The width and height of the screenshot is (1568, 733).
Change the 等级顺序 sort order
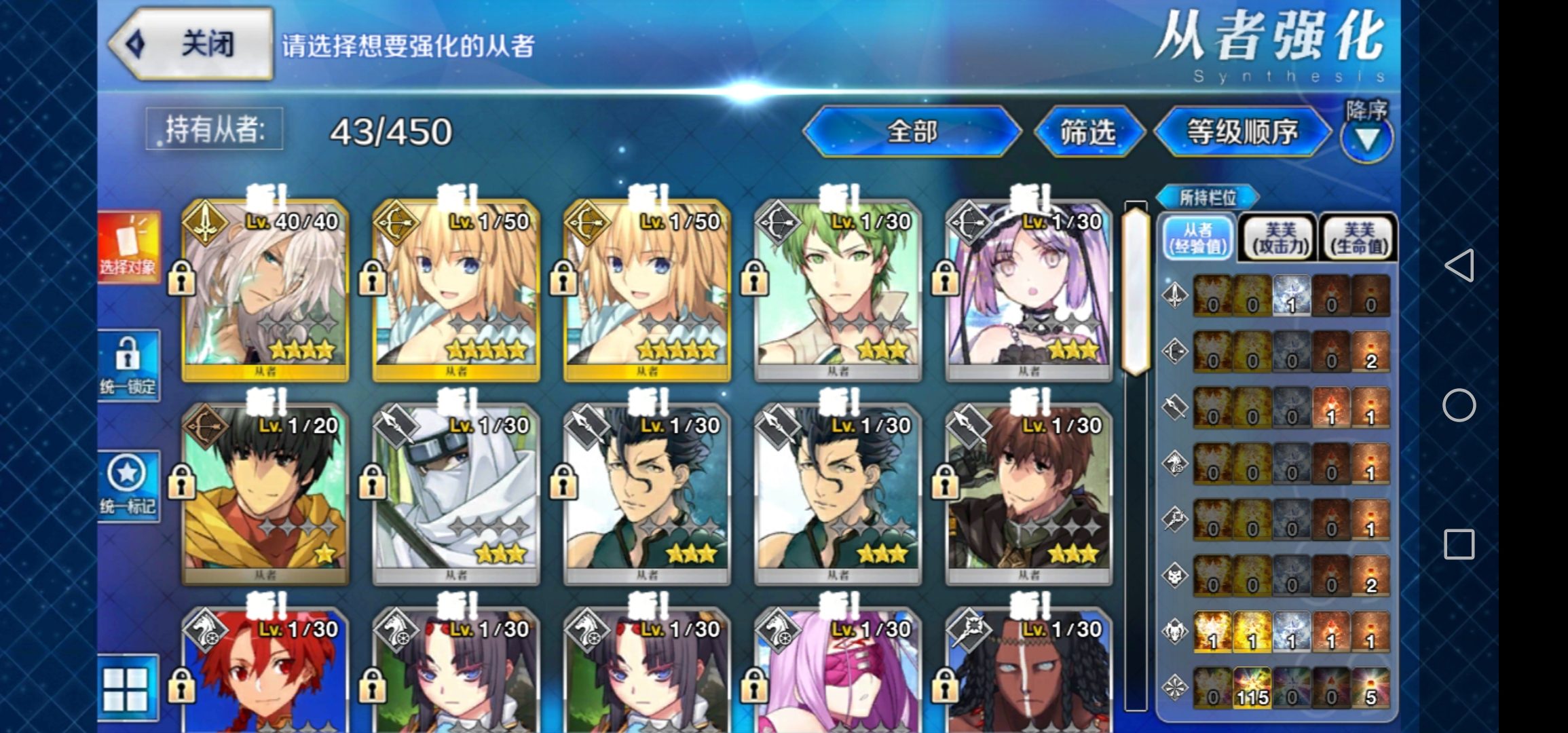click(x=1242, y=132)
